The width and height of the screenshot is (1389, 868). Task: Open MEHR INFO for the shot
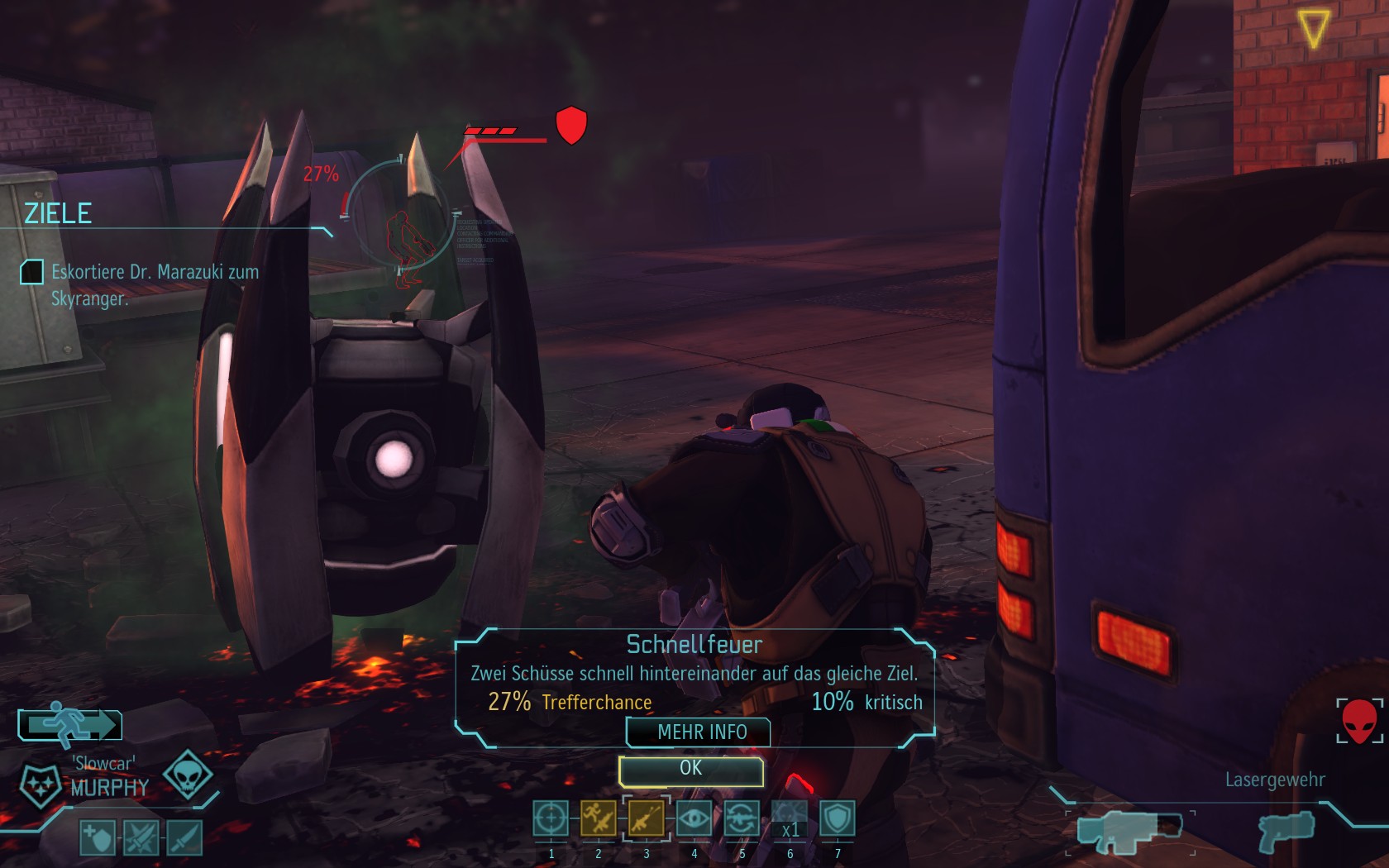699,732
